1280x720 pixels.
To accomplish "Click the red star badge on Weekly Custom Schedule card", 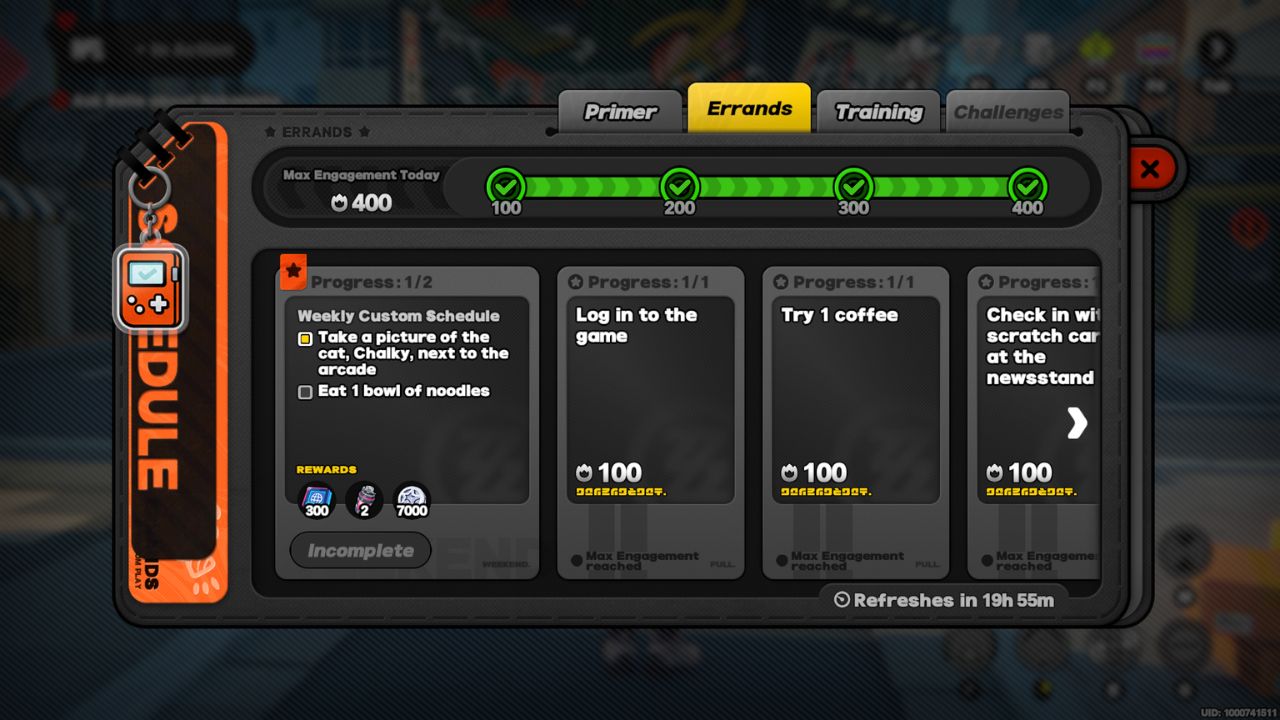I will (291, 269).
